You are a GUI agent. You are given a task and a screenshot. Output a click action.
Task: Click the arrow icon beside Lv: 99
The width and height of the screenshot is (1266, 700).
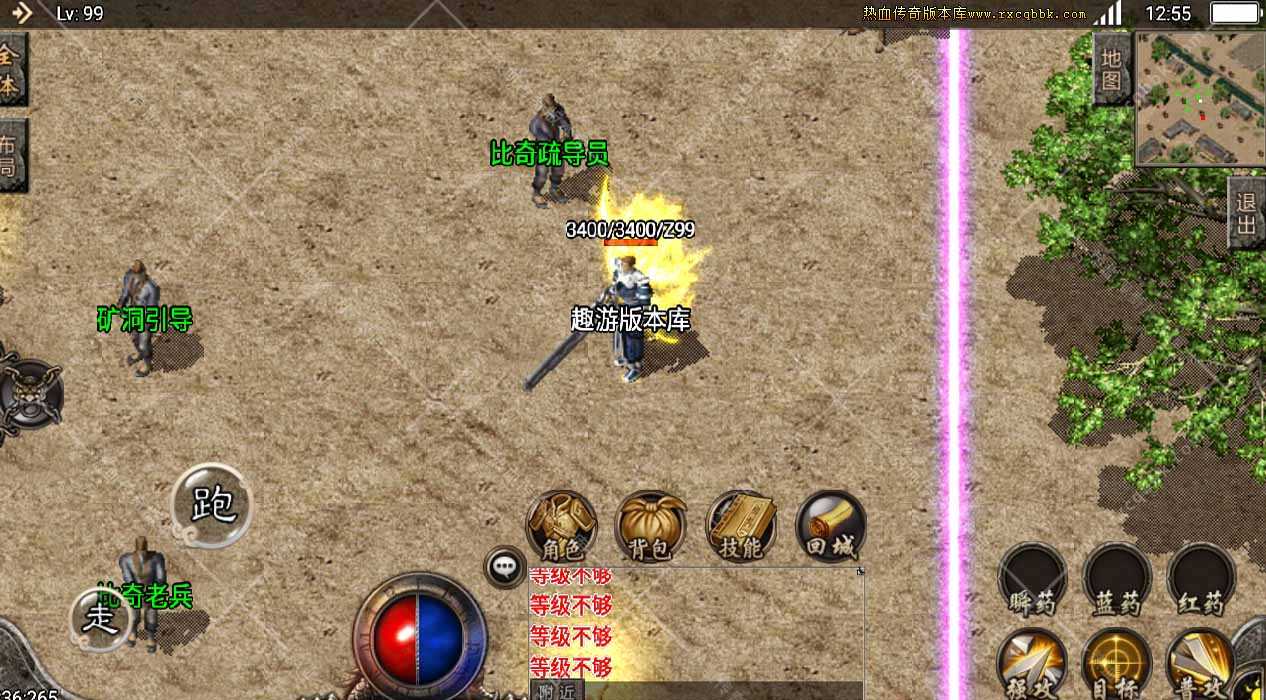(22, 13)
